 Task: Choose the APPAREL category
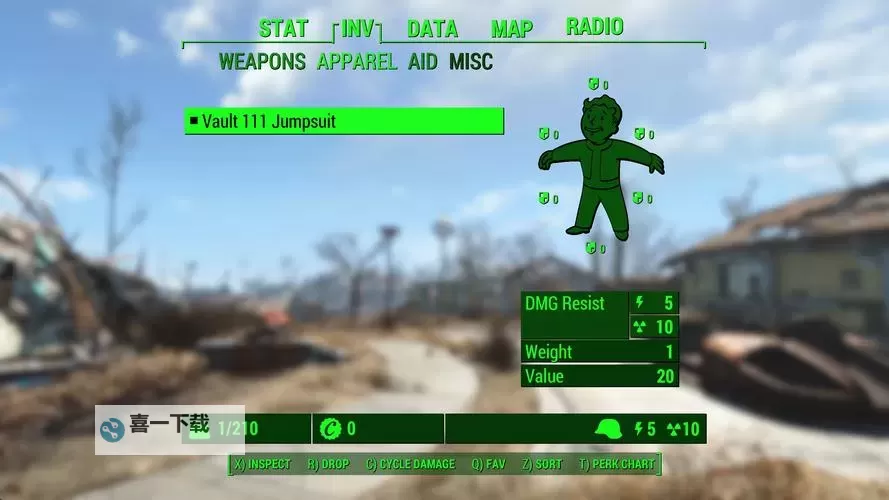click(356, 62)
